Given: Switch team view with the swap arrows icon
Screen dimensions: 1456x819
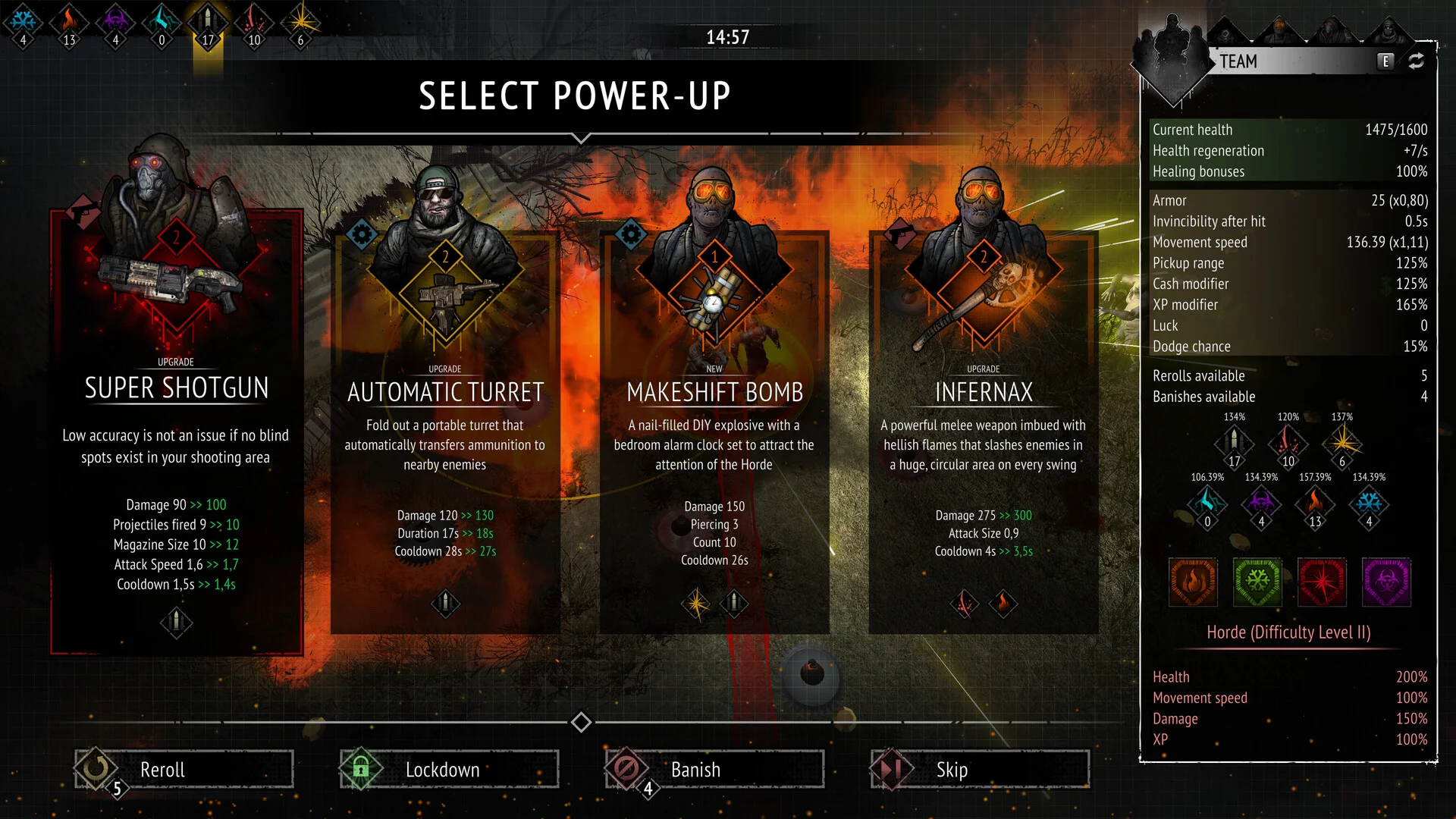Looking at the screenshot, I should pyautogui.click(x=1416, y=61).
